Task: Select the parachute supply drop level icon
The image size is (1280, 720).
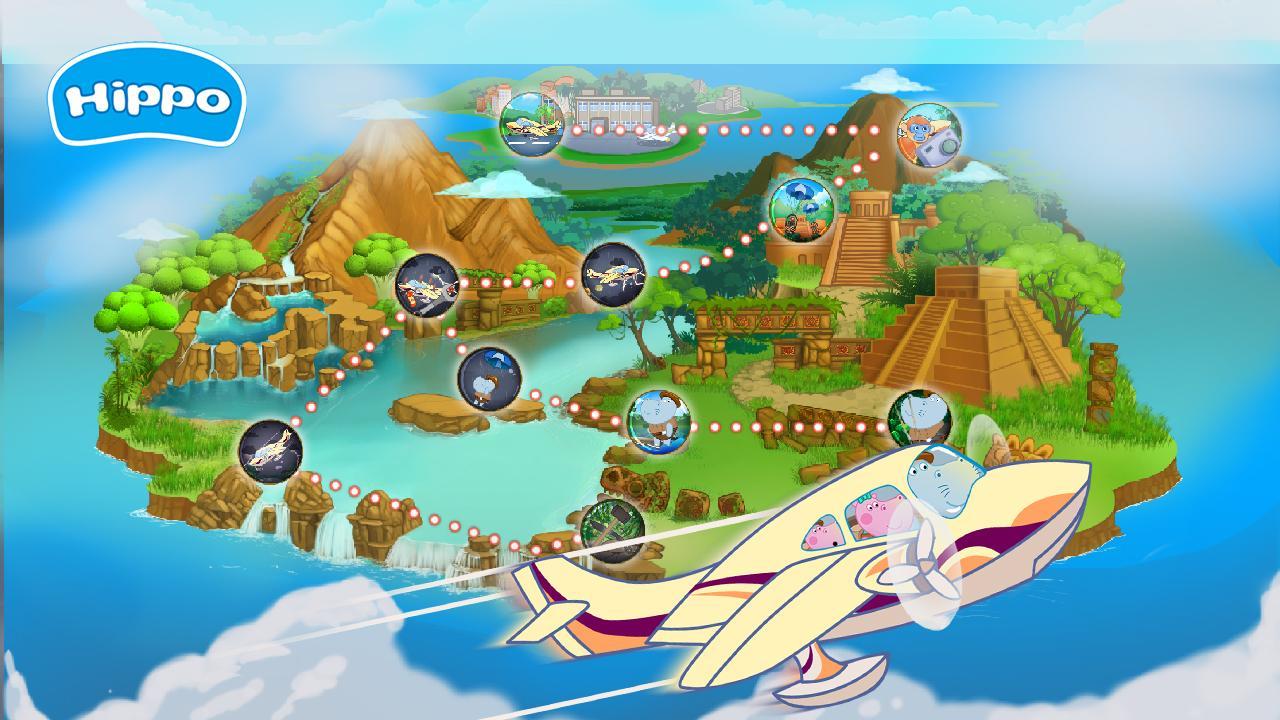Action: pos(800,207)
